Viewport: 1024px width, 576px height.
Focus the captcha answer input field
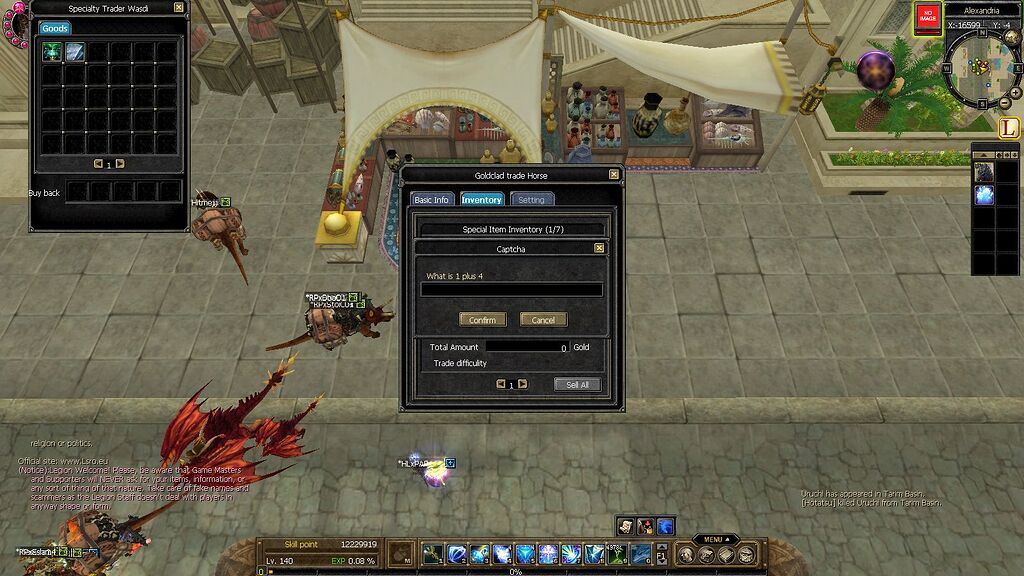[x=511, y=290]
